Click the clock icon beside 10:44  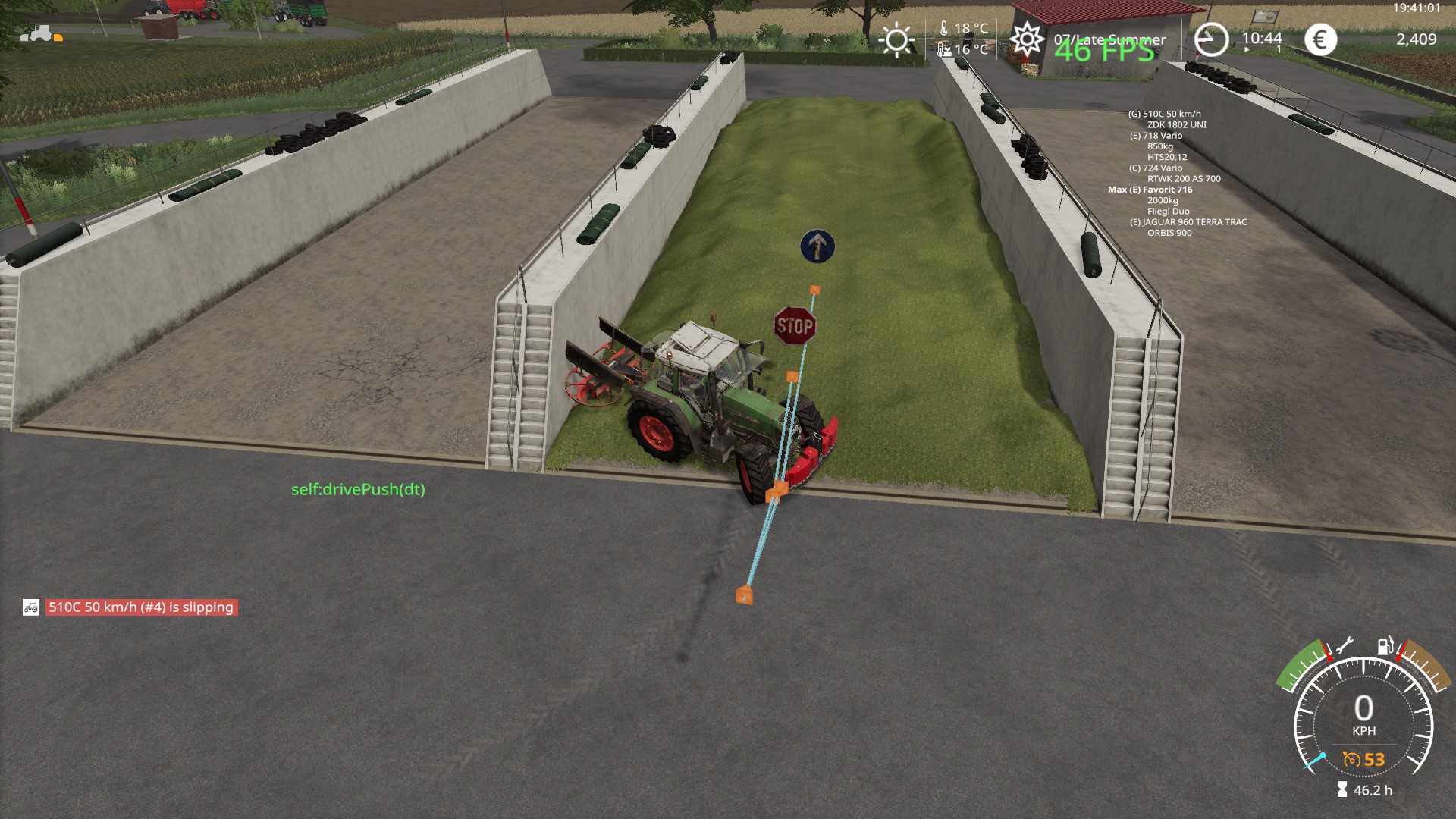pos(1210,38)
